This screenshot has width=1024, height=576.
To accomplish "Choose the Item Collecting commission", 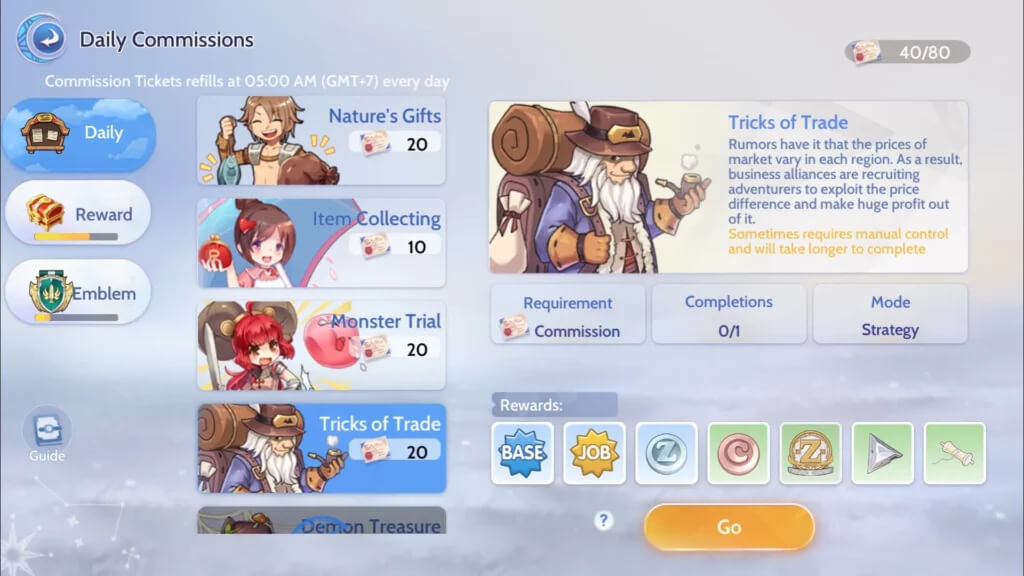I will (321, 243).
